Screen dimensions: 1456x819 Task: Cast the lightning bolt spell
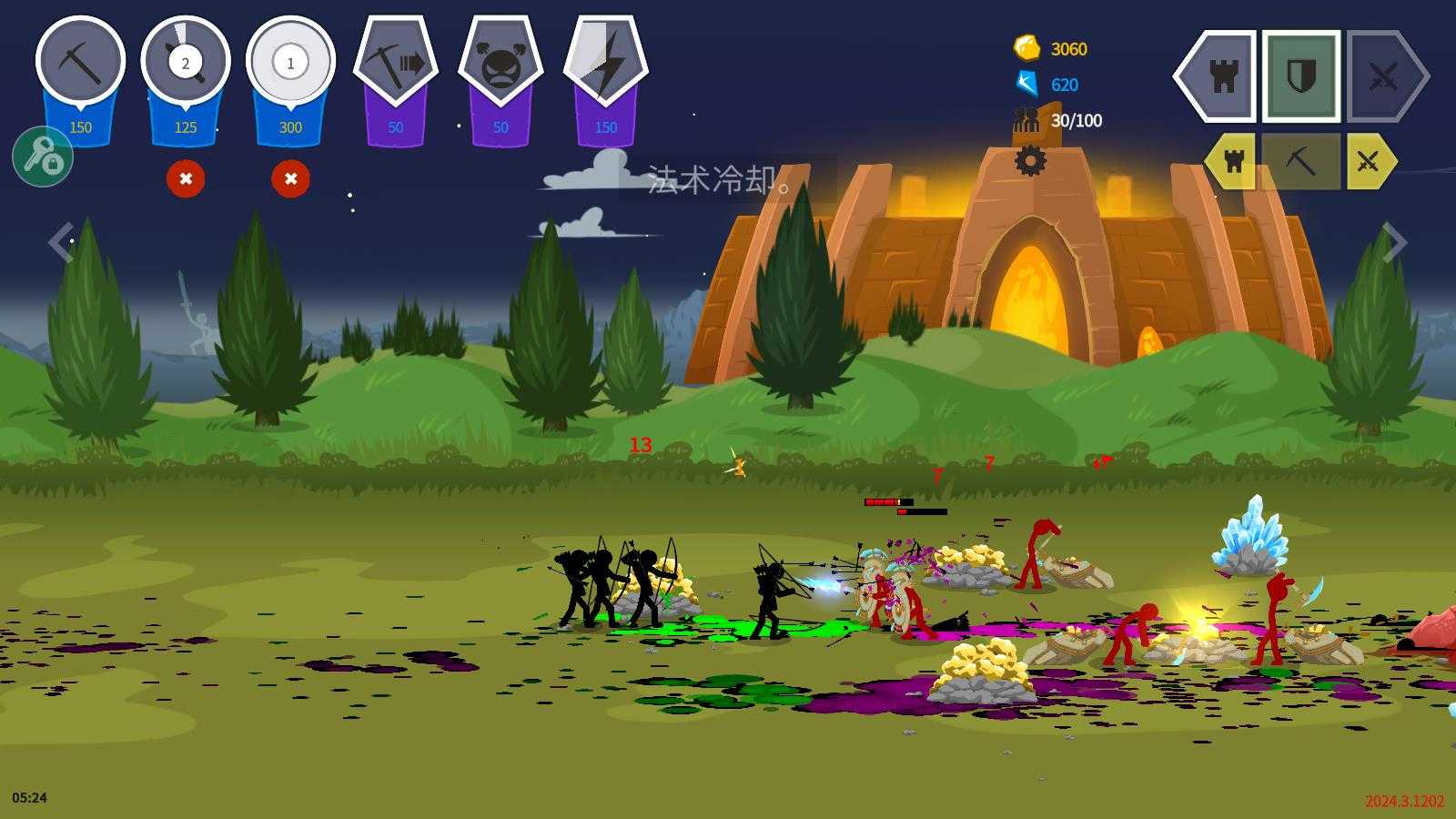(x=606, y=63)
